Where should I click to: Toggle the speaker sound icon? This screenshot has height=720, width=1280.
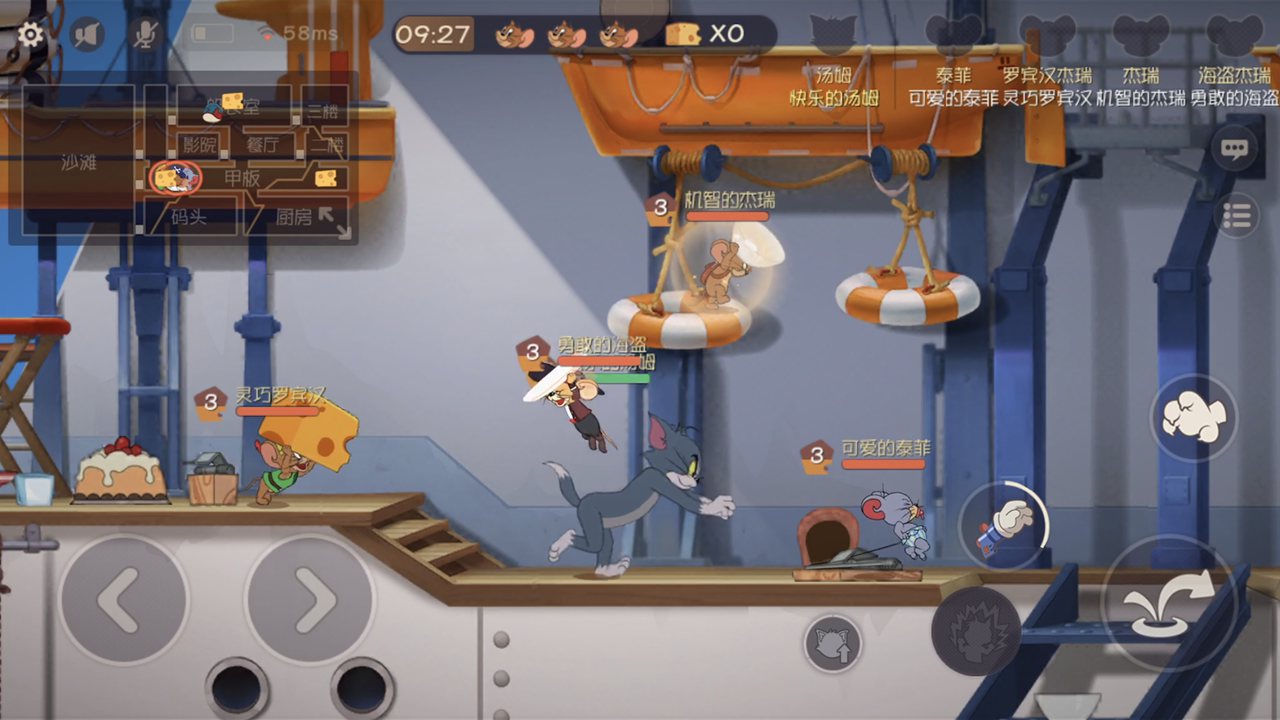[x=88, y=35]
